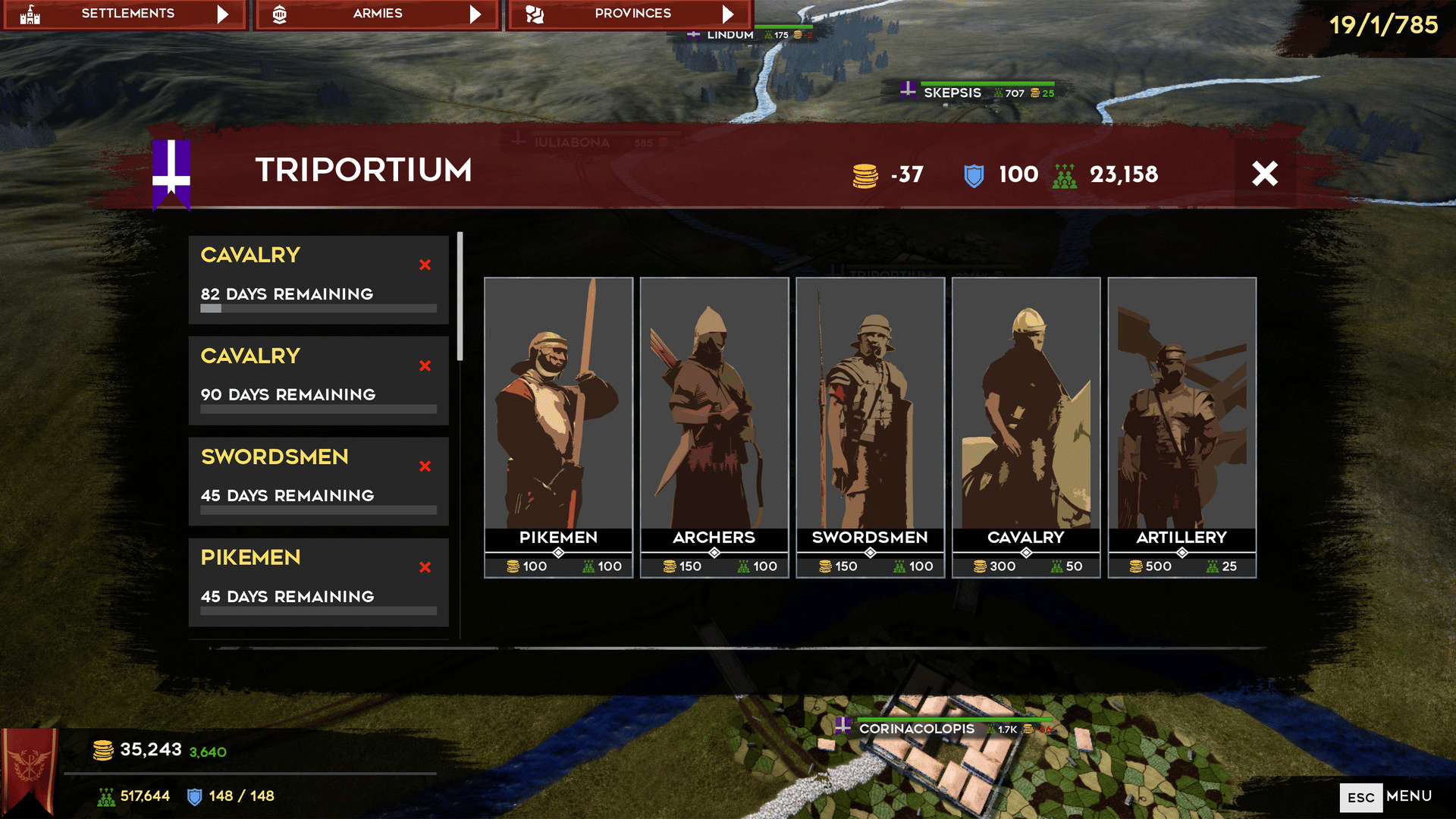Screen dimensions: 1456x819
Task: Open the Settlements panel
Action: click(x=125, y=14)
